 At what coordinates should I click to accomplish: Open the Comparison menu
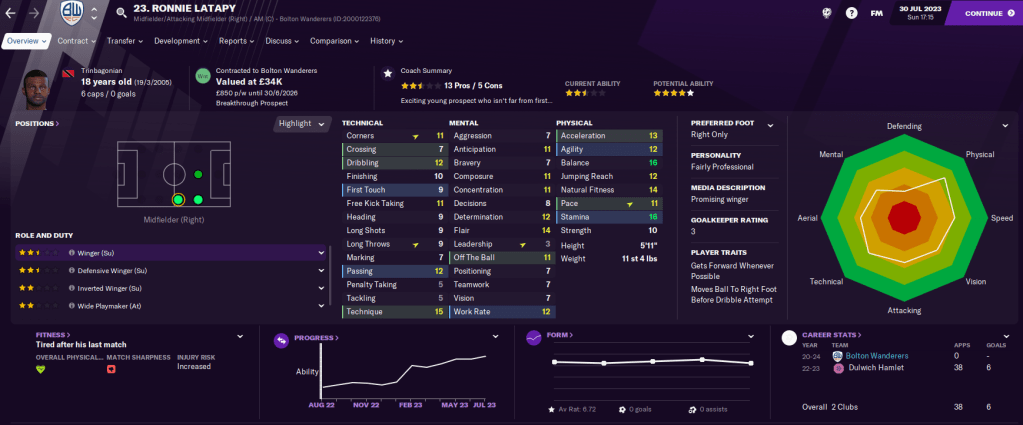(x=334, y=41)
